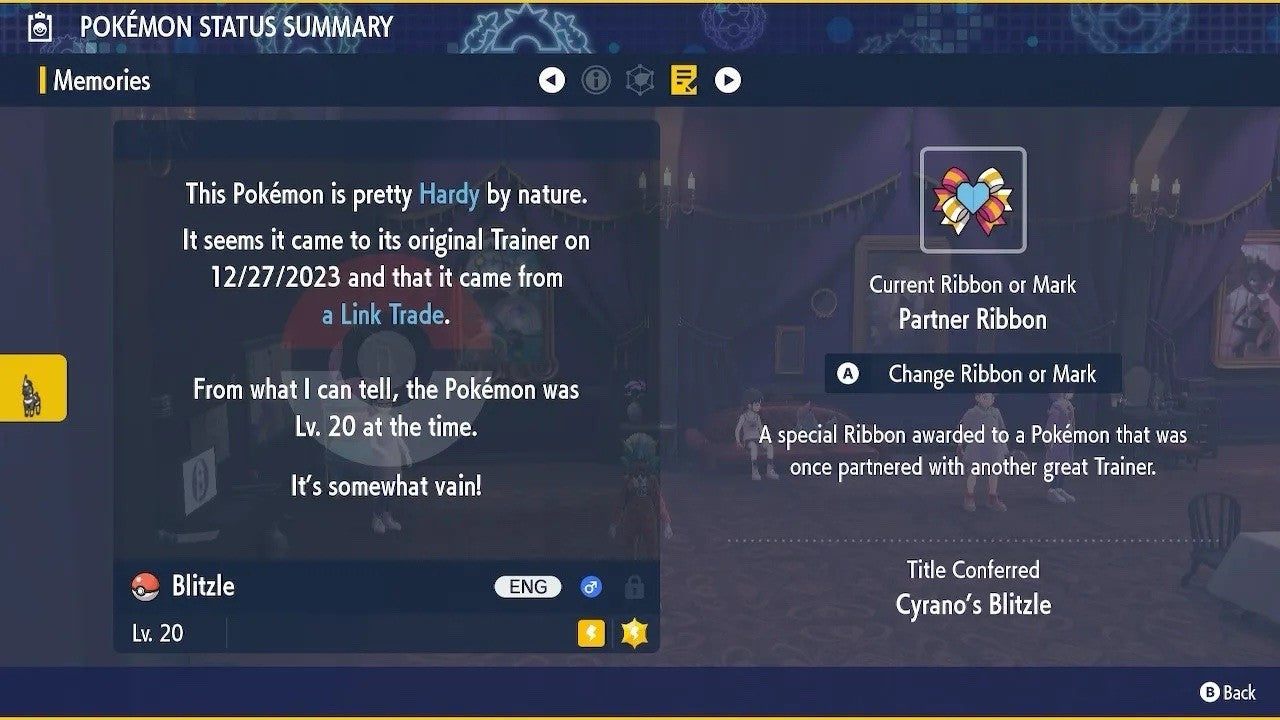Image resolution: width=1280 pixels, height=720 pixels.
Task: Go Back from the status summary
Action: tap(1228, 692)
